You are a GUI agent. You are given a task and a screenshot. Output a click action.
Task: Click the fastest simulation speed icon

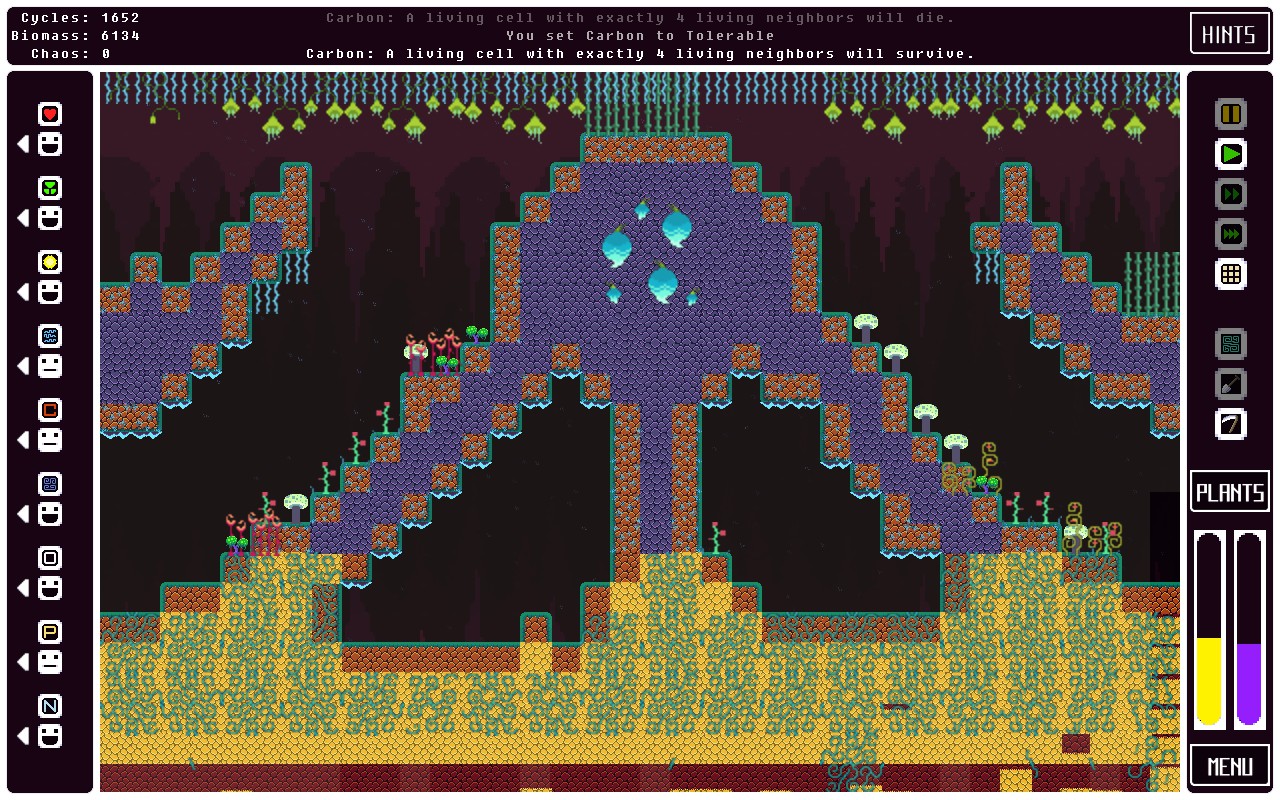tap(1229, 233)
